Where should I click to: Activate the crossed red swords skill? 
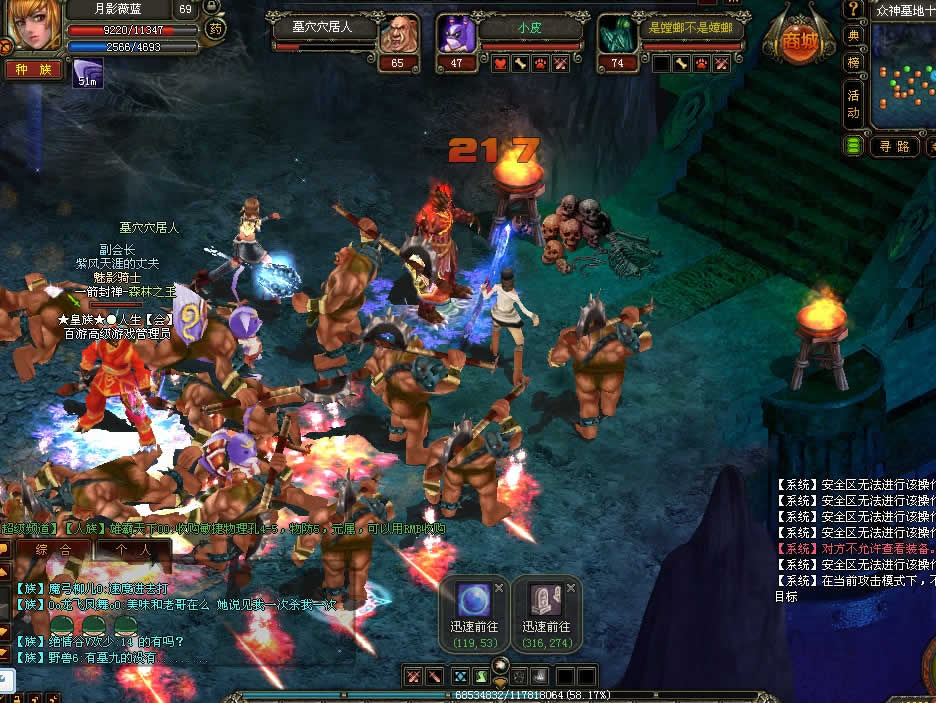point(414,676)
